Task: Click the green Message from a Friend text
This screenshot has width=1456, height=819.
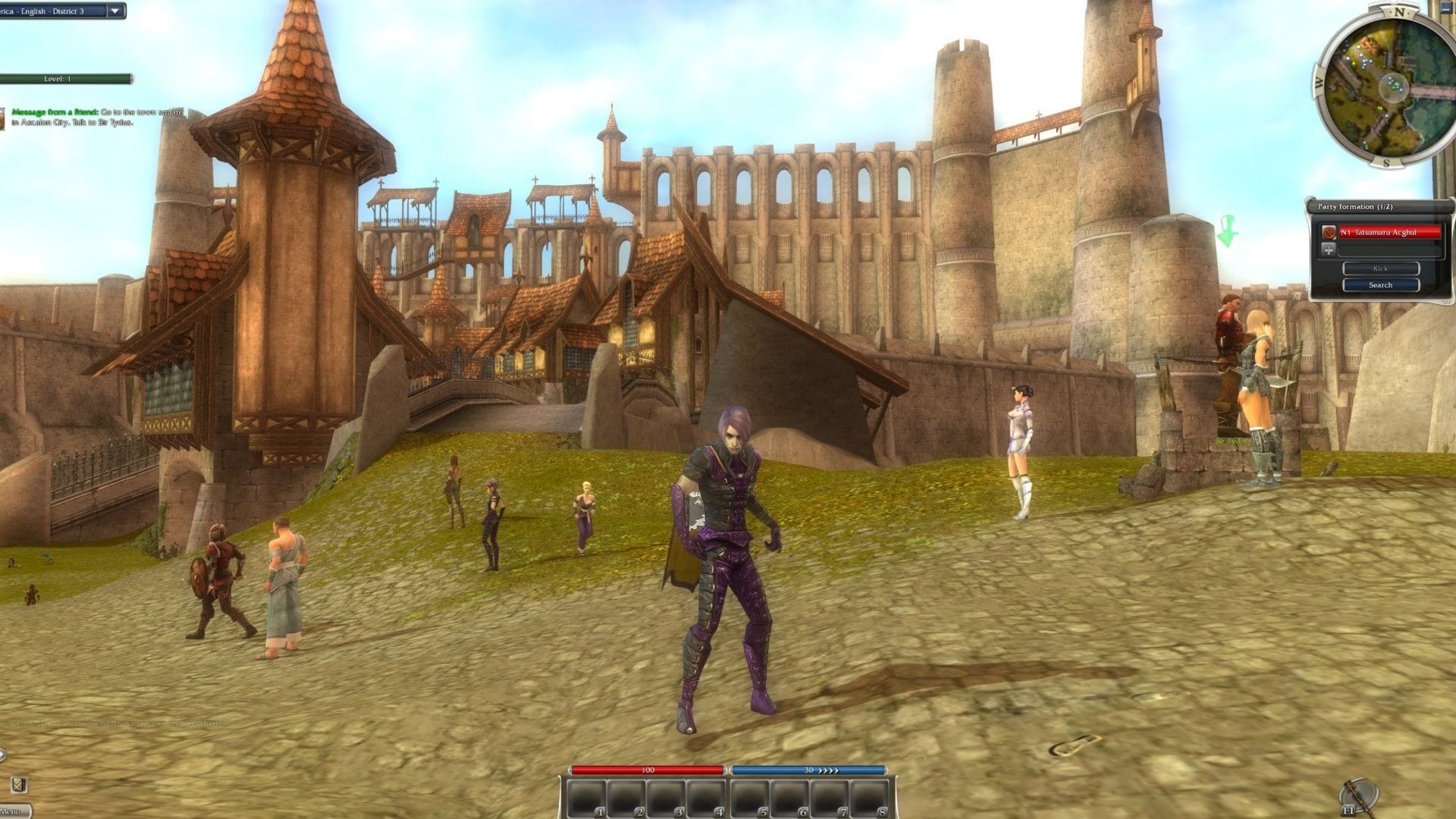Action: (55, 111)
